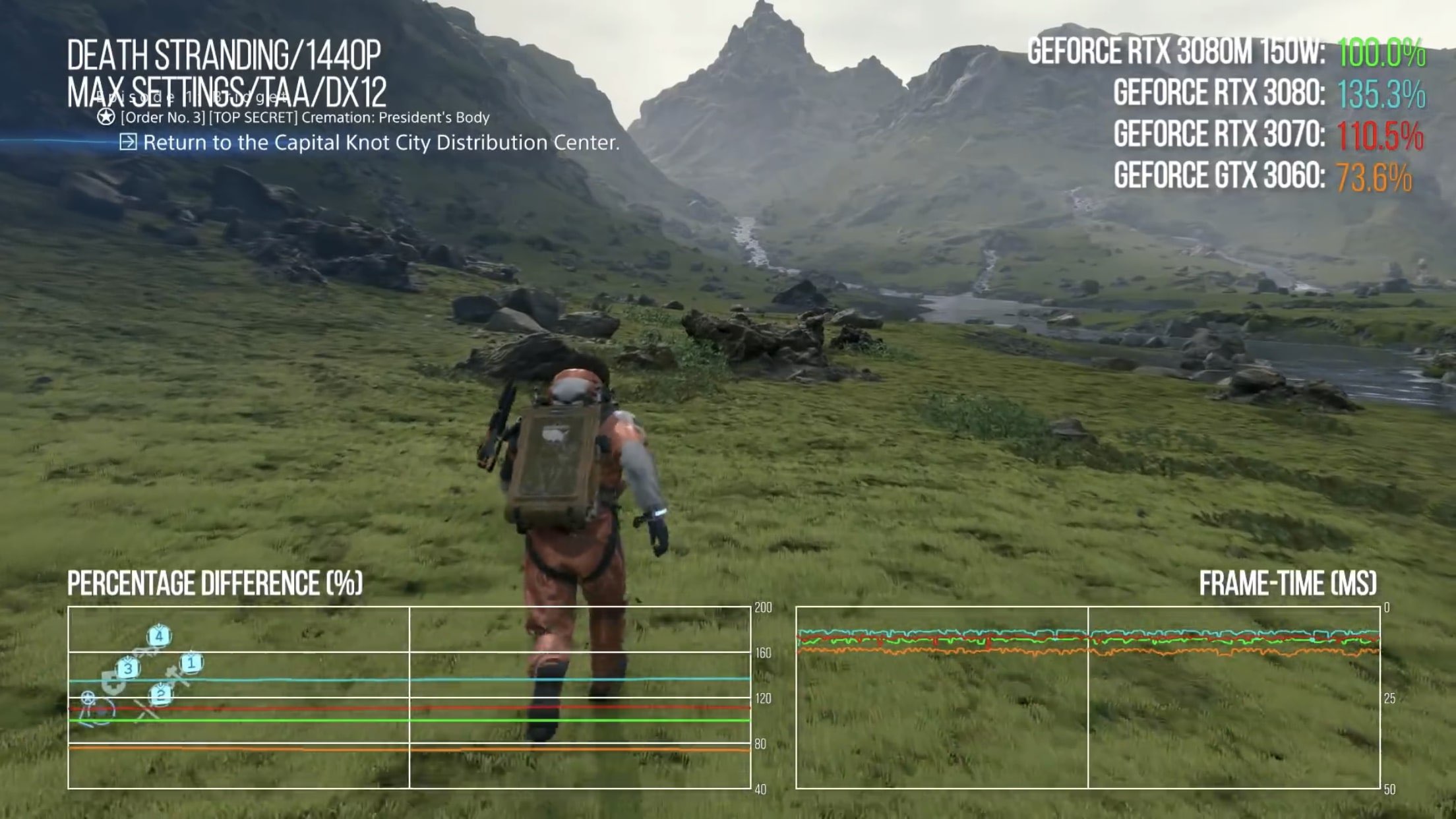Select the Order No. 3 Cremation quest title
Screen dimensions: 1456x819
coord(305,117)
